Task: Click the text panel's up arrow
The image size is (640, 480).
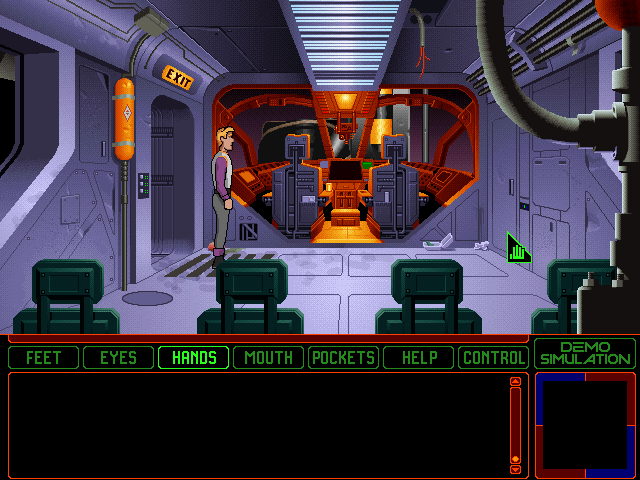Action: pyautogui.click(x=516, y=381)
